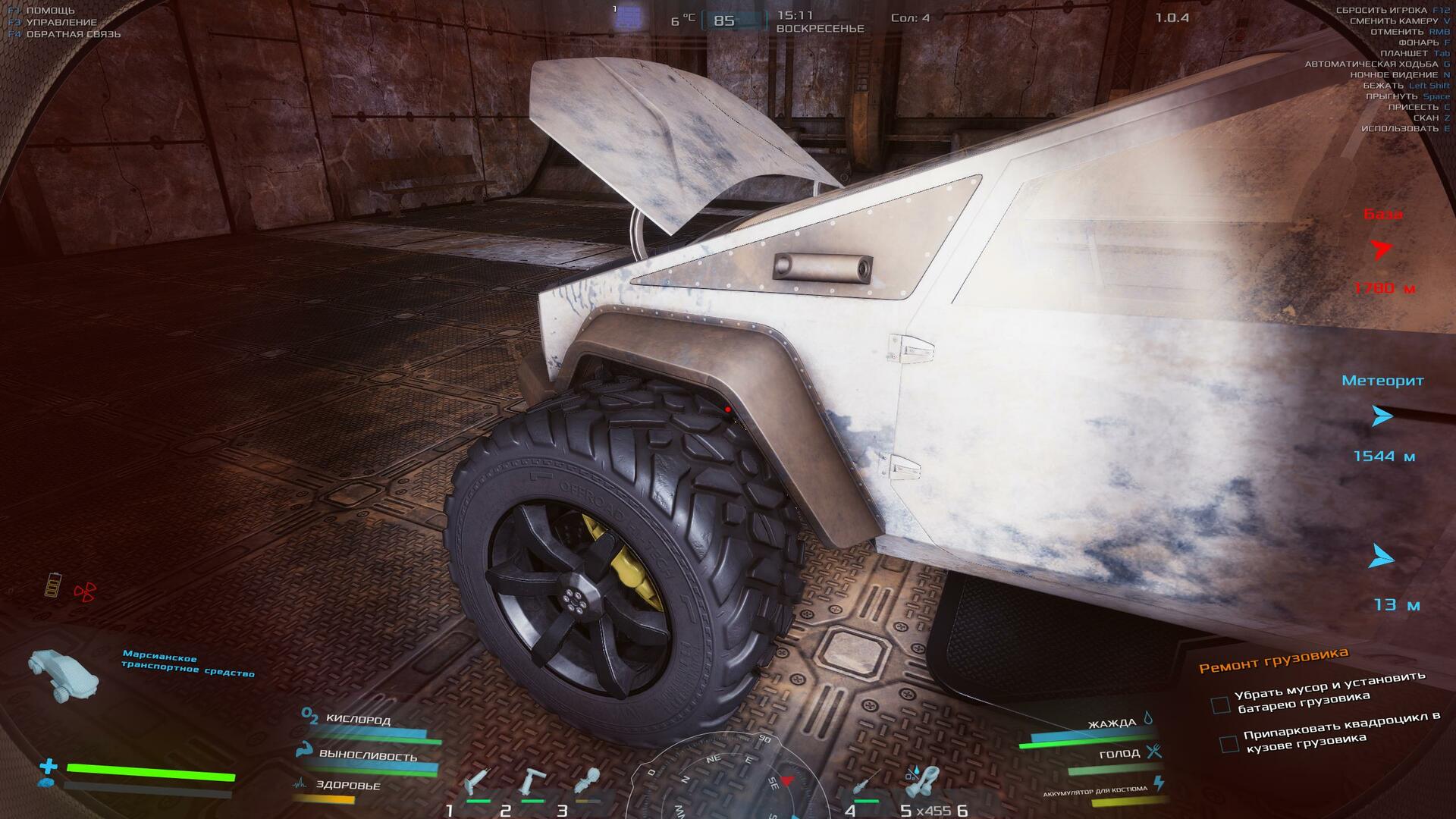1456x819 pixels.
Task: Click the blue Метеорит waypoint arrow
Action: click(x=1382, y=416)
